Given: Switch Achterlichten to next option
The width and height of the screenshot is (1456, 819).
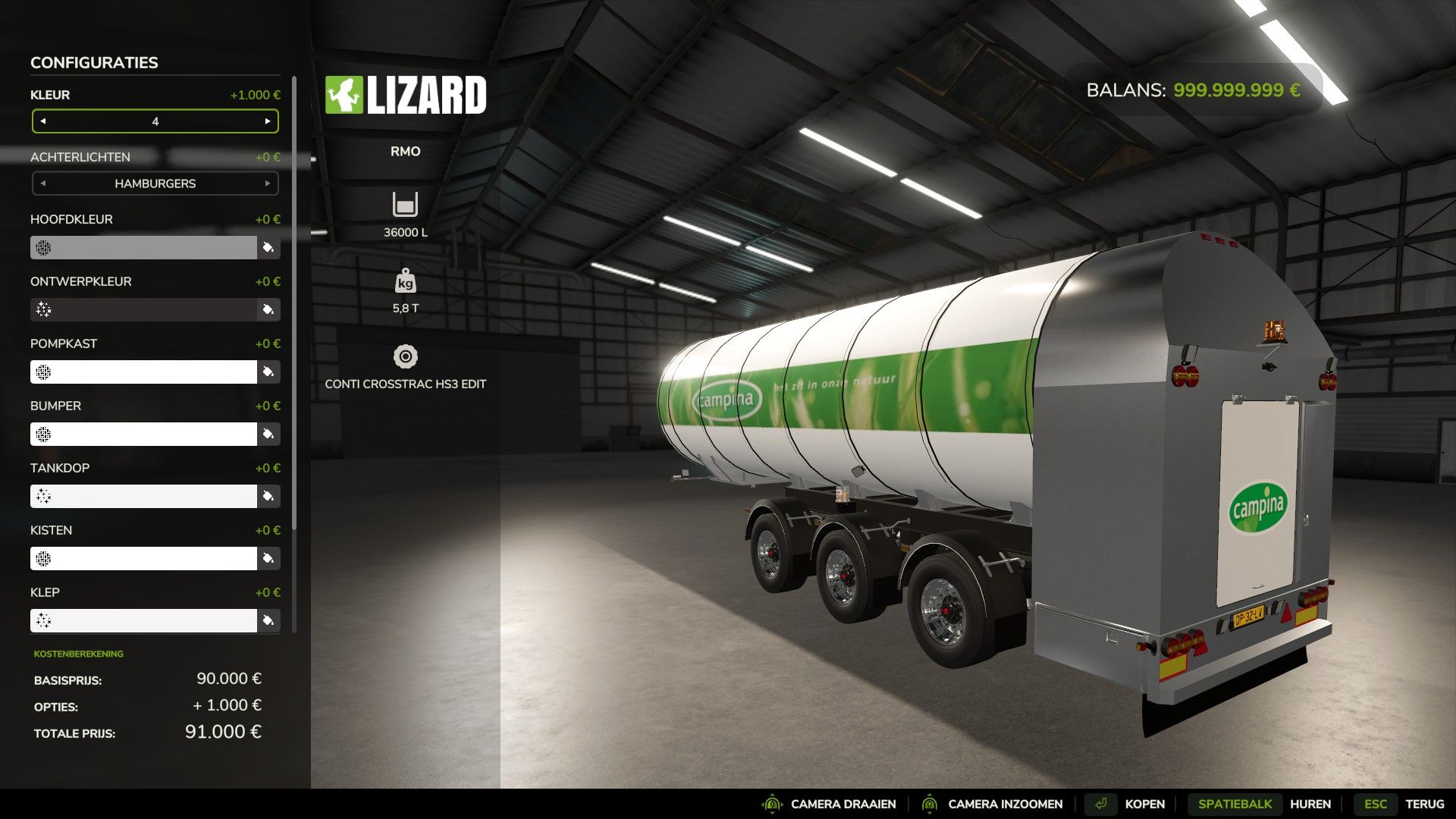Looking at the screenshot, I should [268, 184].
